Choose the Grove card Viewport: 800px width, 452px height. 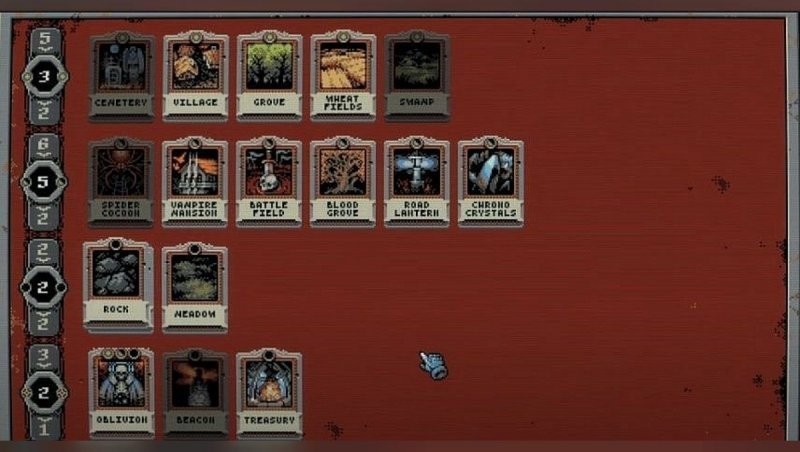(x=270, y=74)
